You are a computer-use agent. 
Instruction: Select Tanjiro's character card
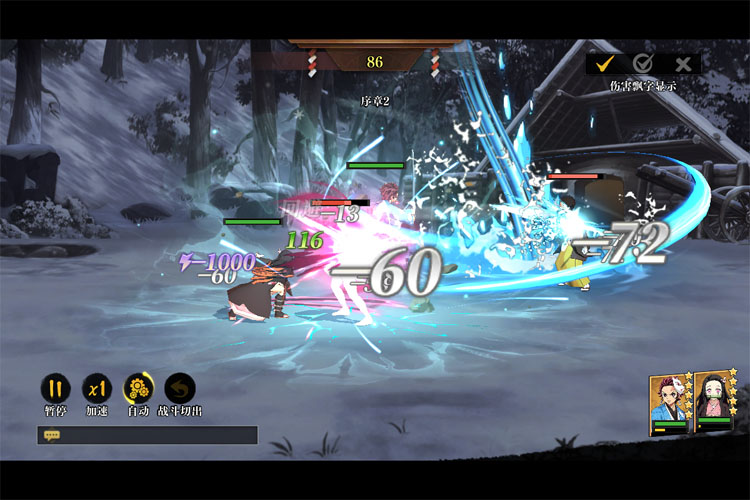coord(670,402)
